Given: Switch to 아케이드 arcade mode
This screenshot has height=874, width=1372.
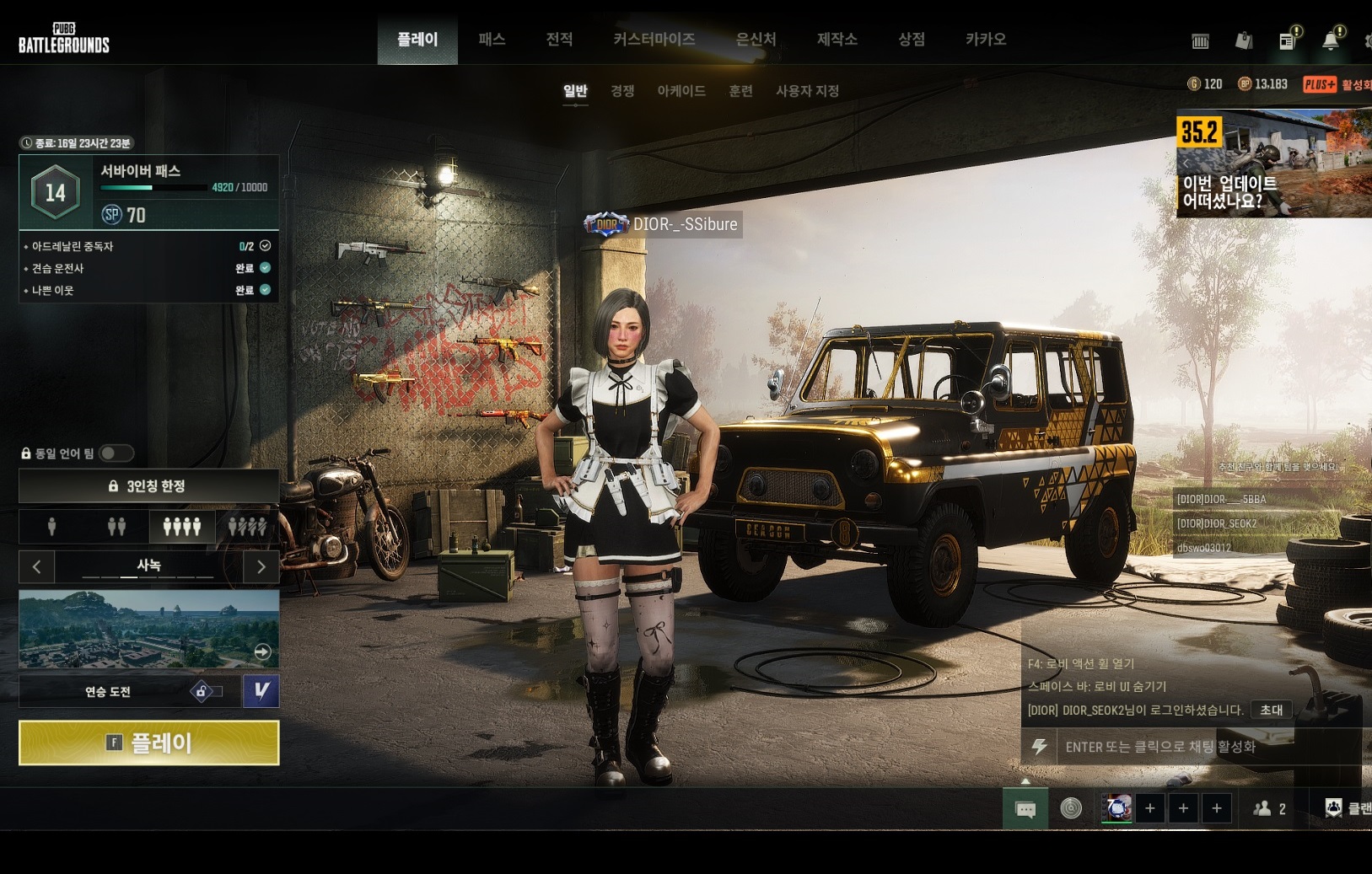Looking at the screenshot, I should 681,91.
